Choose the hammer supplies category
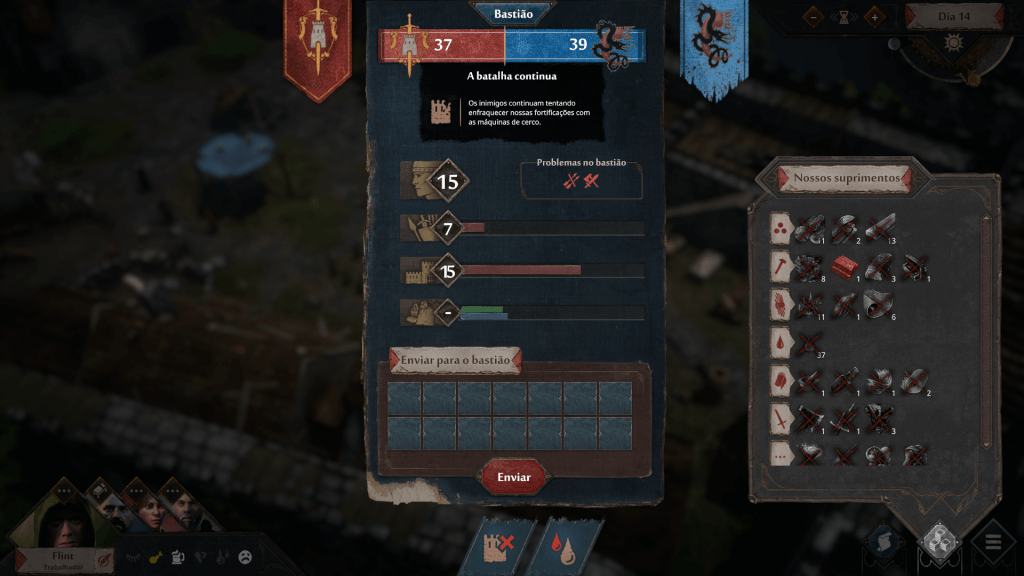Screen dimensions: 1024x576 pyautogui.click(x=780, y=266)
